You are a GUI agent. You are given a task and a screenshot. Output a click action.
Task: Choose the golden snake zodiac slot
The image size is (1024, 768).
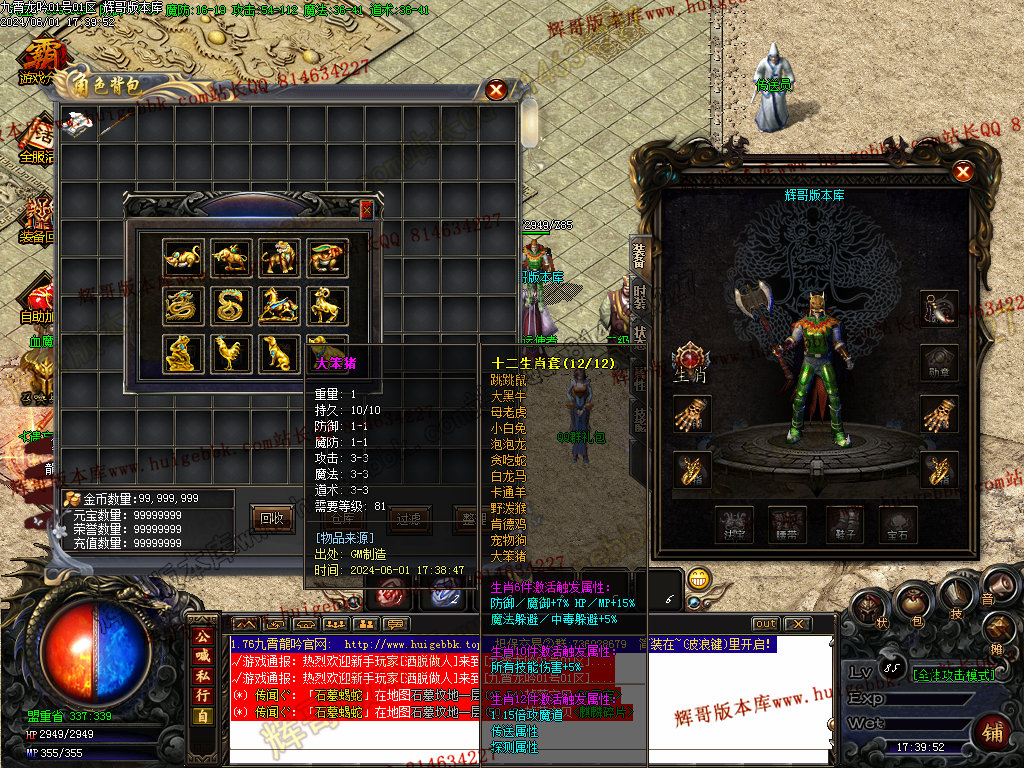tap(231, 305)
